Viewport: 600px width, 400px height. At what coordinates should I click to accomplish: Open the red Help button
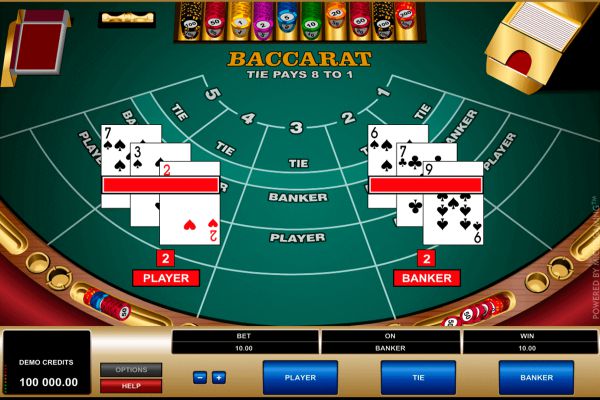click(x=131, y=385)
